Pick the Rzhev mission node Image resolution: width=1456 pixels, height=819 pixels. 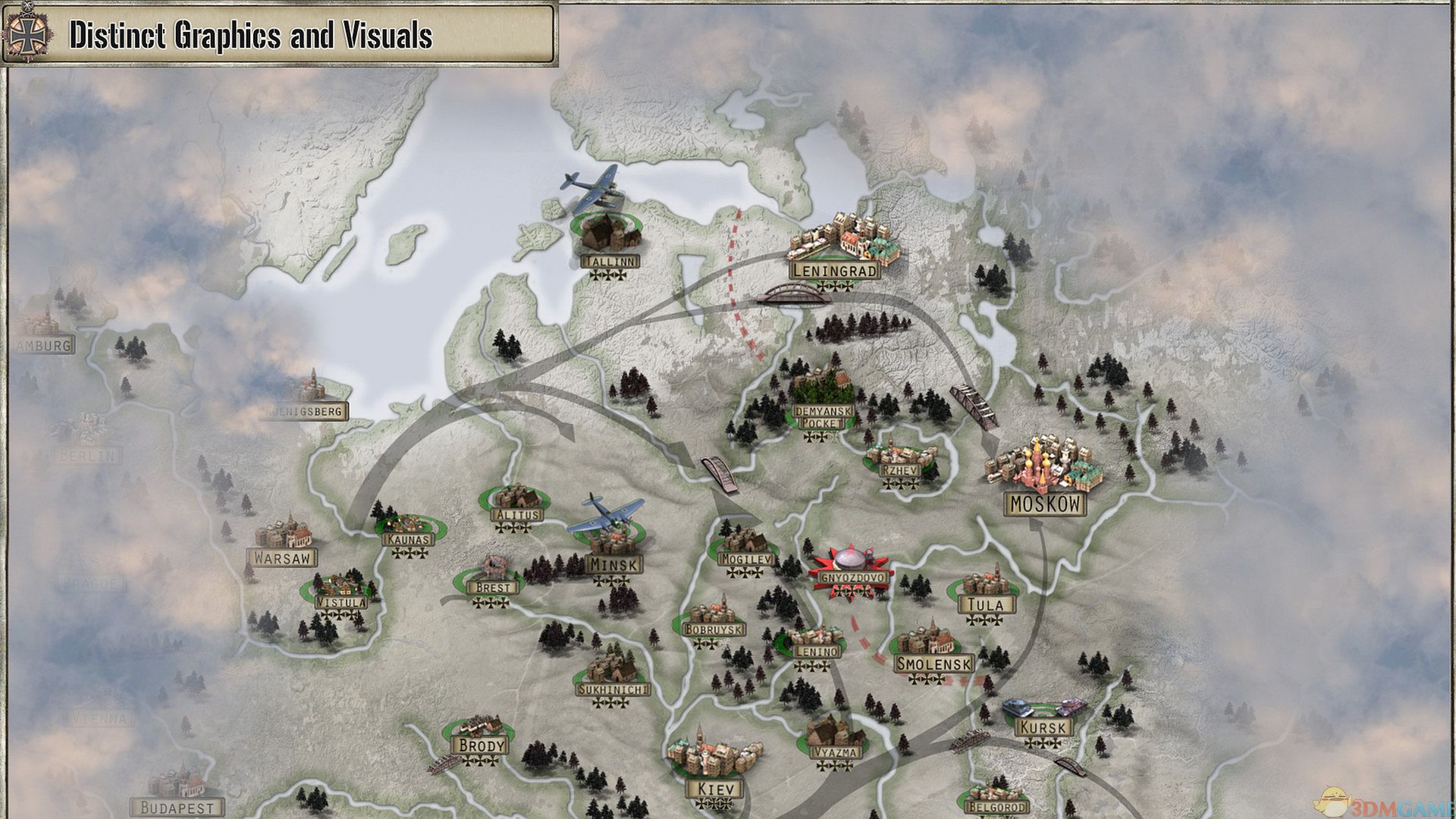tap(901, 457)
